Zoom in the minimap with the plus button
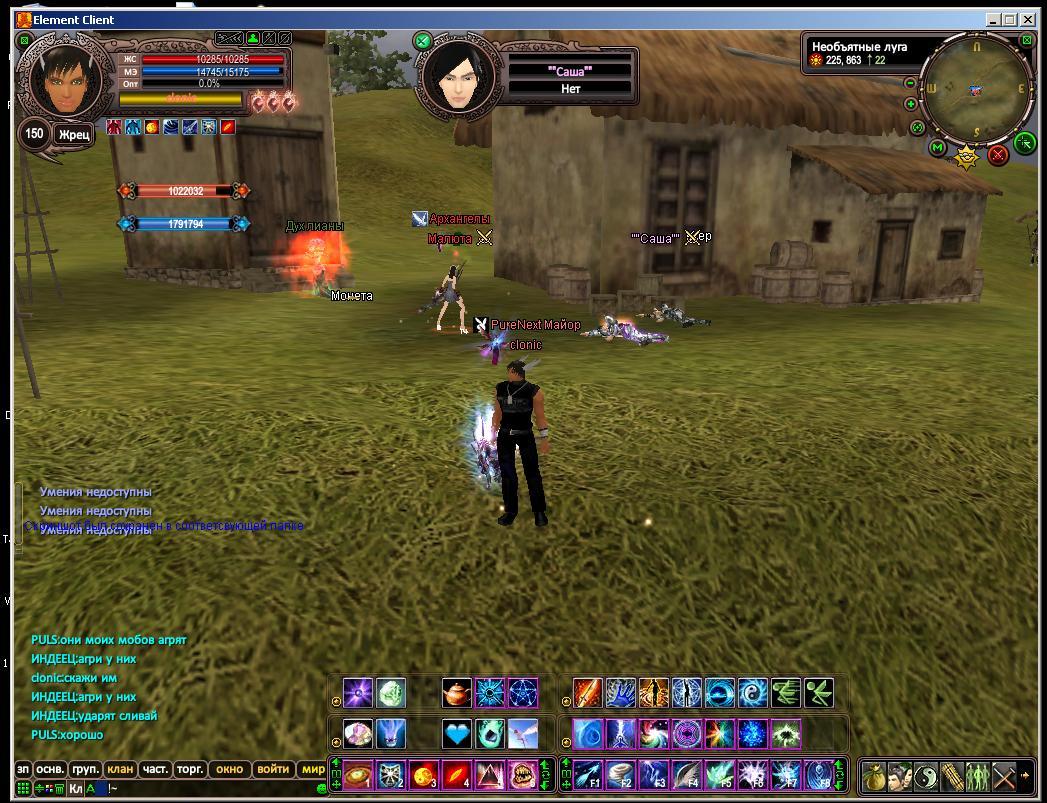Image resolution: width=1047 pixels, height=803 pixels. [x=910, y=104]
